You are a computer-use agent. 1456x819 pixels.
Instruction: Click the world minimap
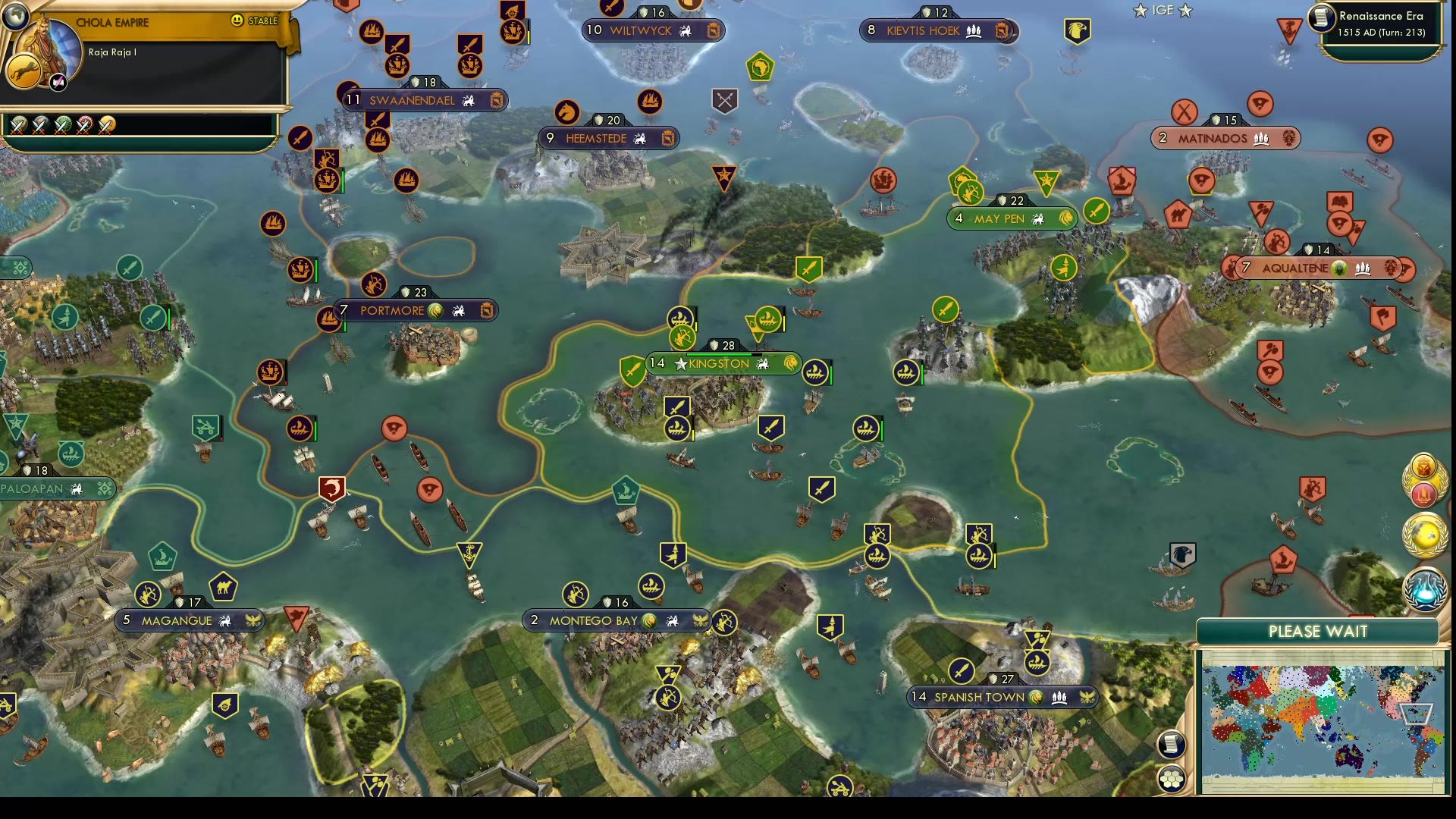(1322, 722)
